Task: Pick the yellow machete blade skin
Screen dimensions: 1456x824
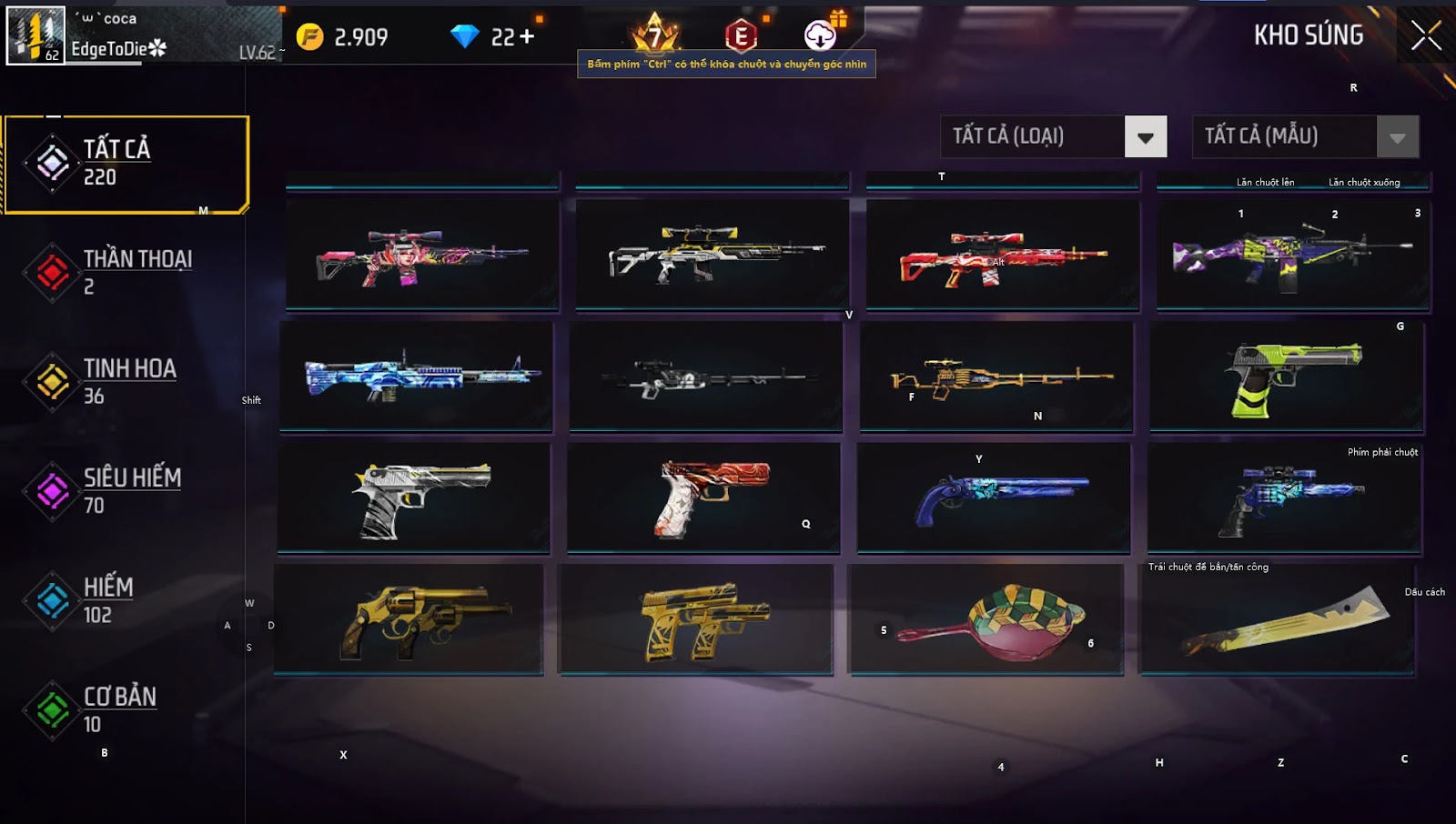Action: click(1278, 619)
